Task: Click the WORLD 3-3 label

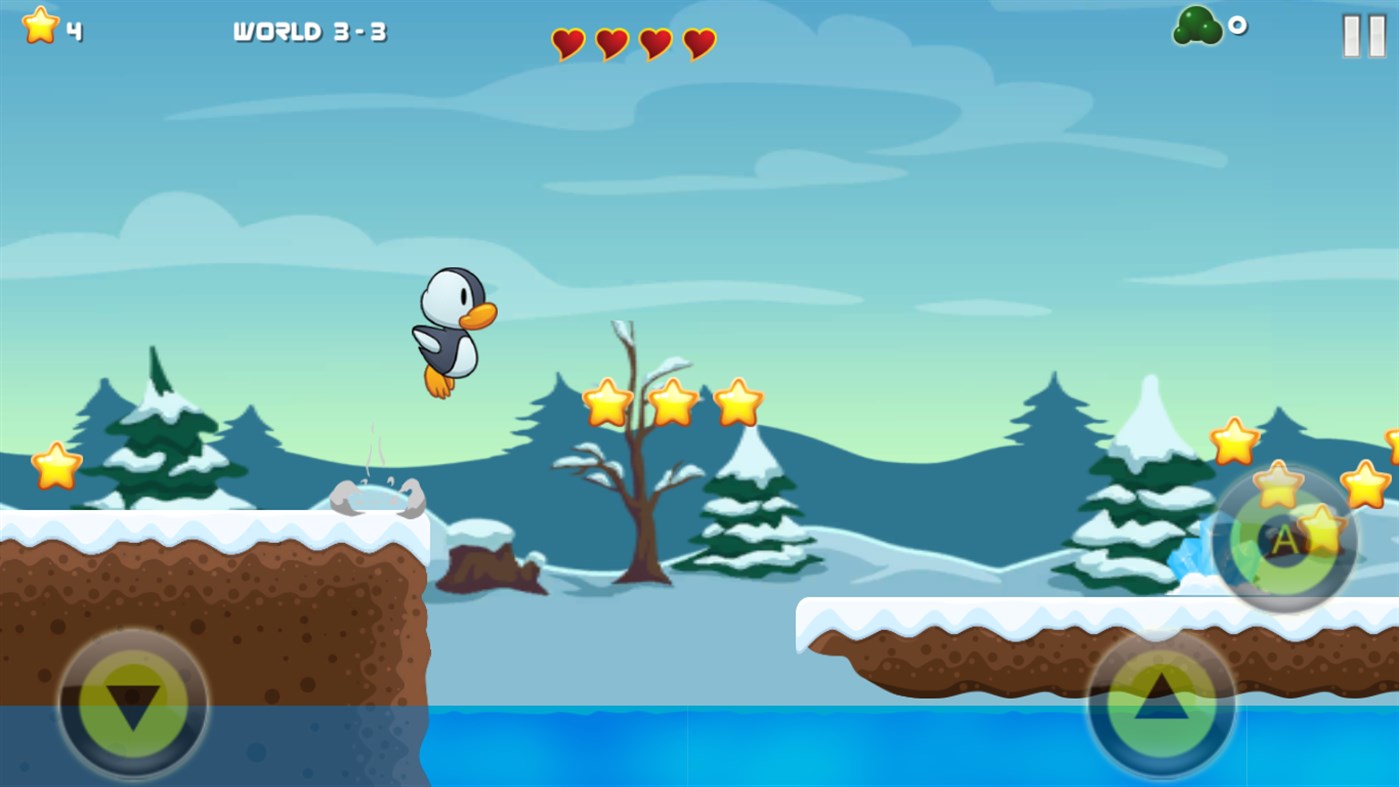Action: coord(310,30)
